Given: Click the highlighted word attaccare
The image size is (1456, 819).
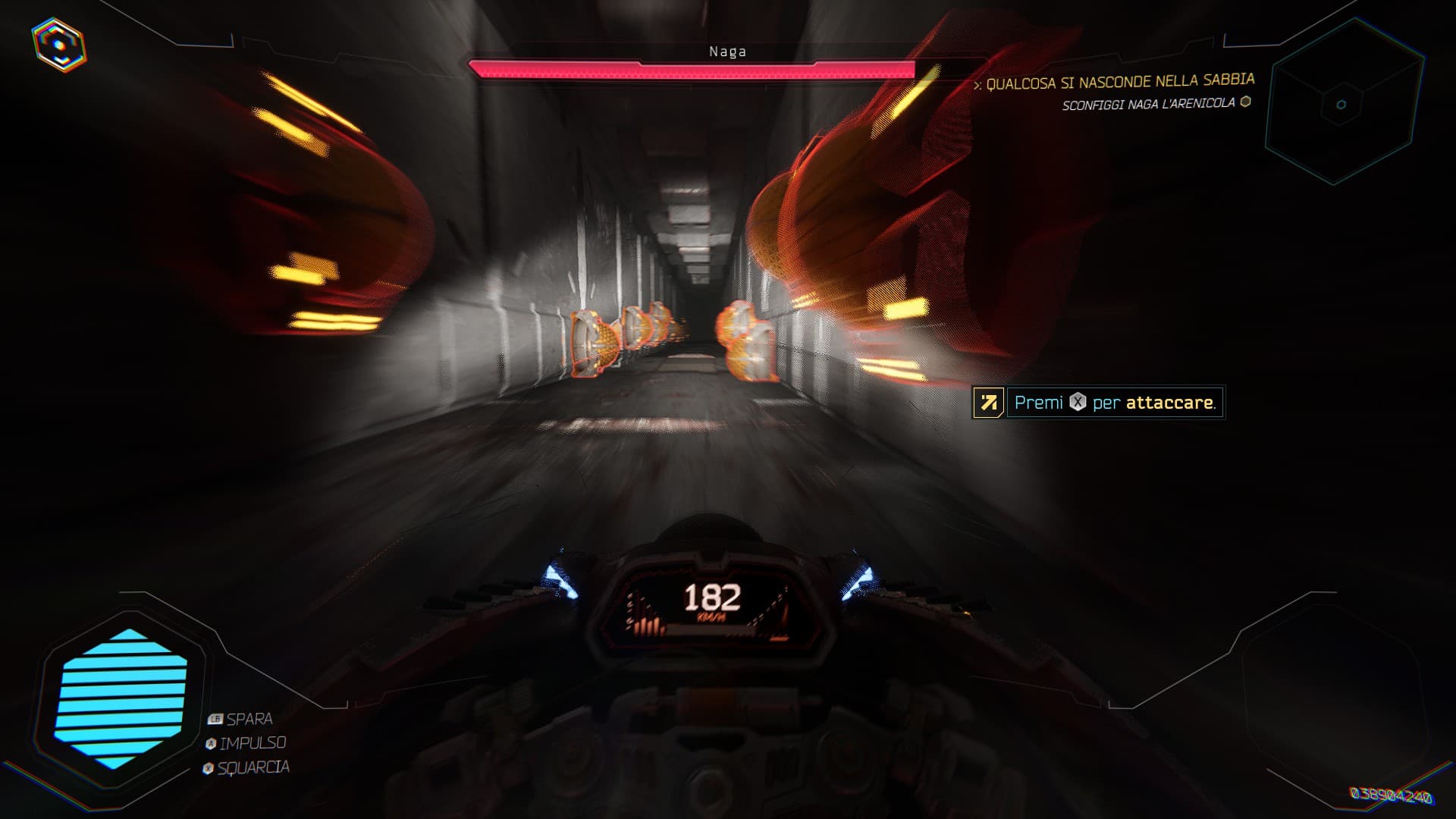Looking at the screenshot, I should (1170, 403).
